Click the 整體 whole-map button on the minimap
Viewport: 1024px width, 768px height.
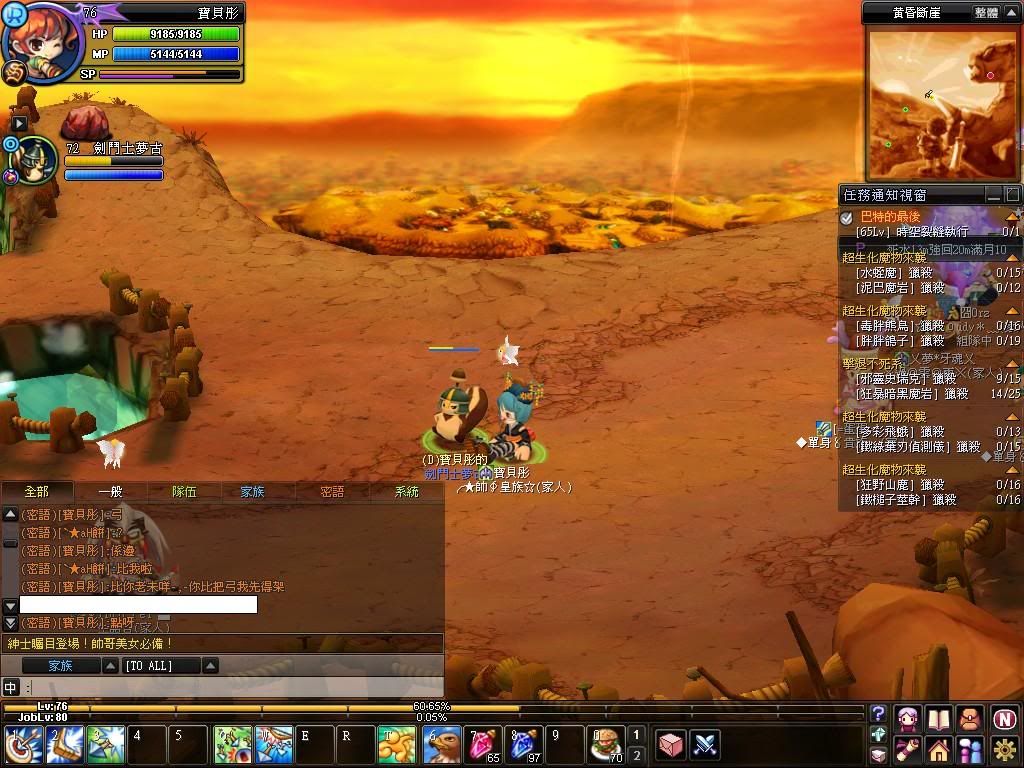(986, 13)
